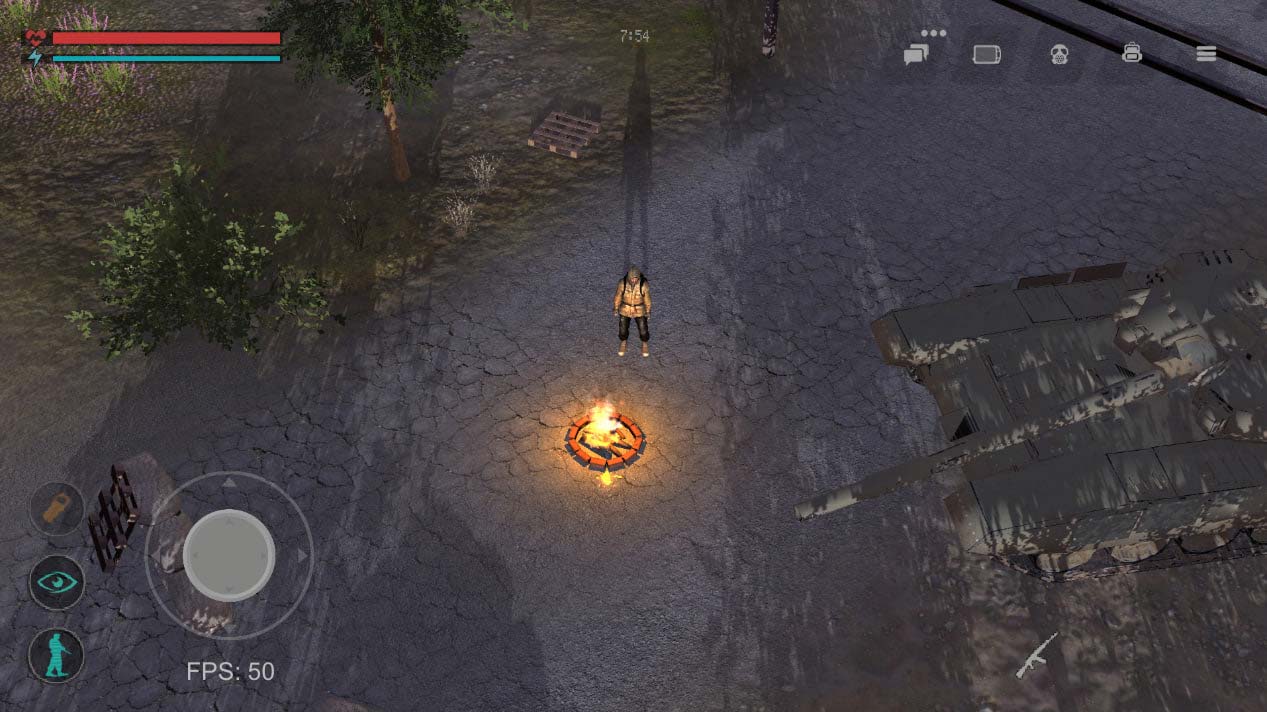
Task: Toggle the teal eye view button
Action: [x=57, y=582]
